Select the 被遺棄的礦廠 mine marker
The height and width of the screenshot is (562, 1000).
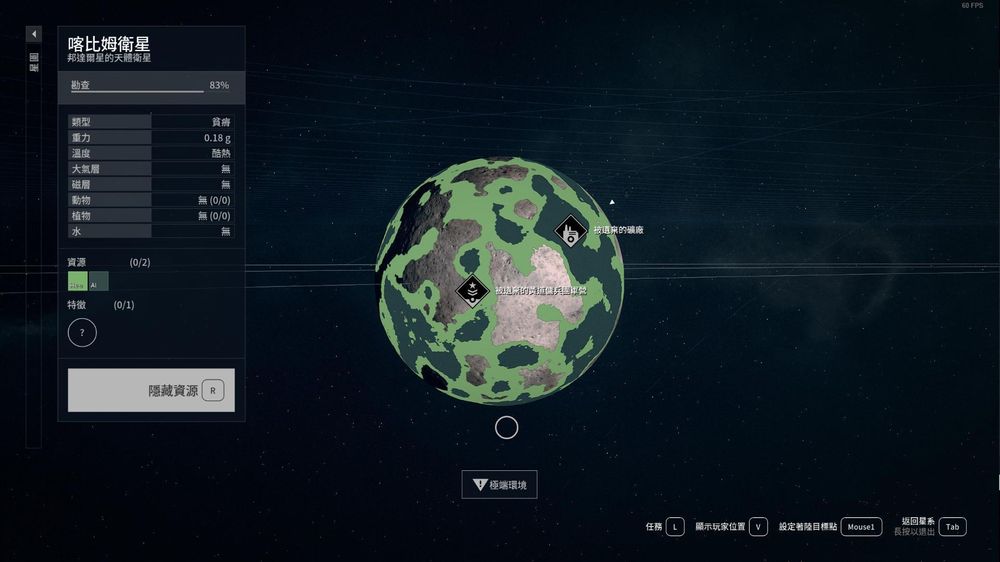coord(570,231)
